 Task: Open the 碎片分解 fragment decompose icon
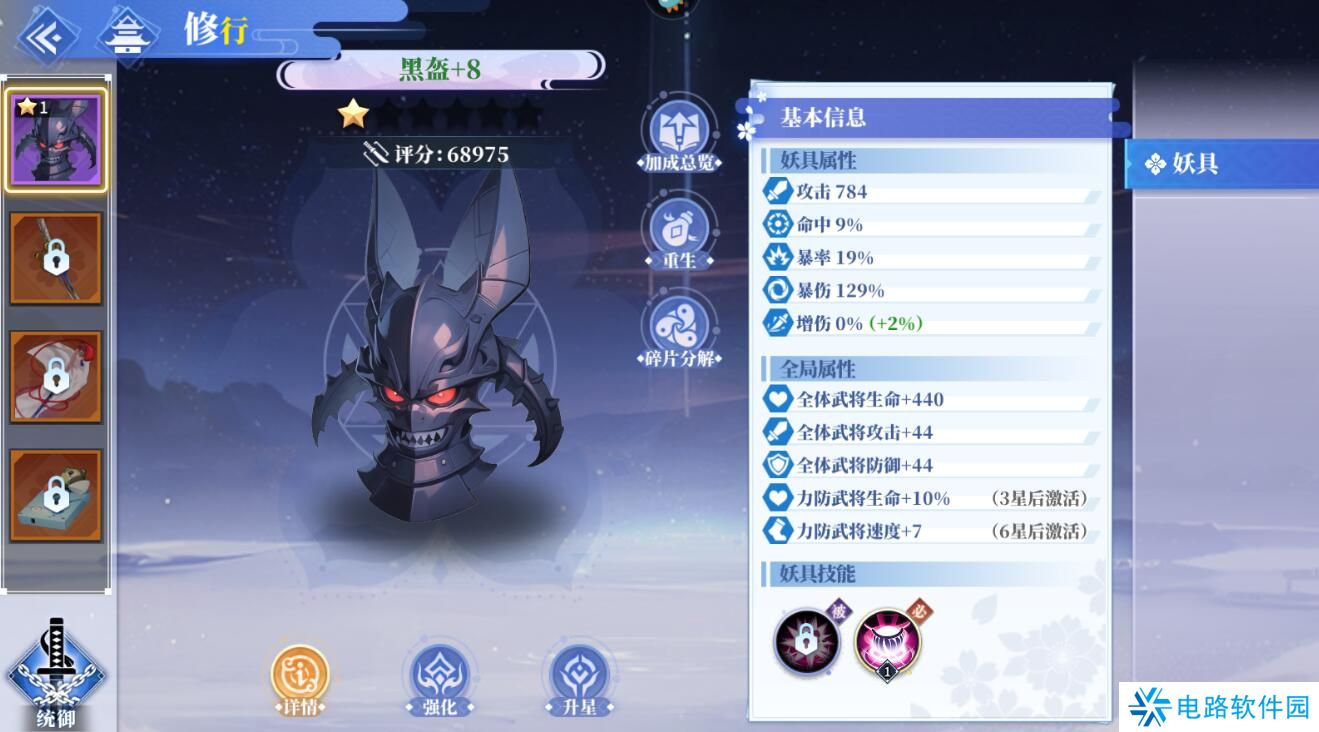(680, 325)
